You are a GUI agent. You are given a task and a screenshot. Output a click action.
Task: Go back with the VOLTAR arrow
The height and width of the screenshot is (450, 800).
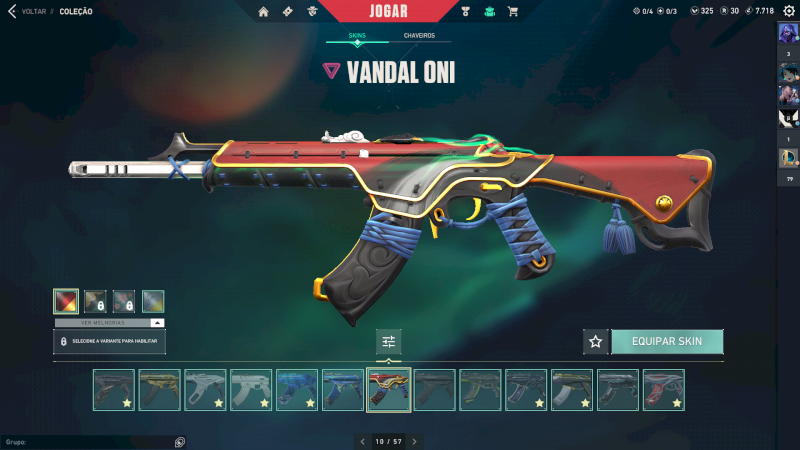click(x=12, y=11)
